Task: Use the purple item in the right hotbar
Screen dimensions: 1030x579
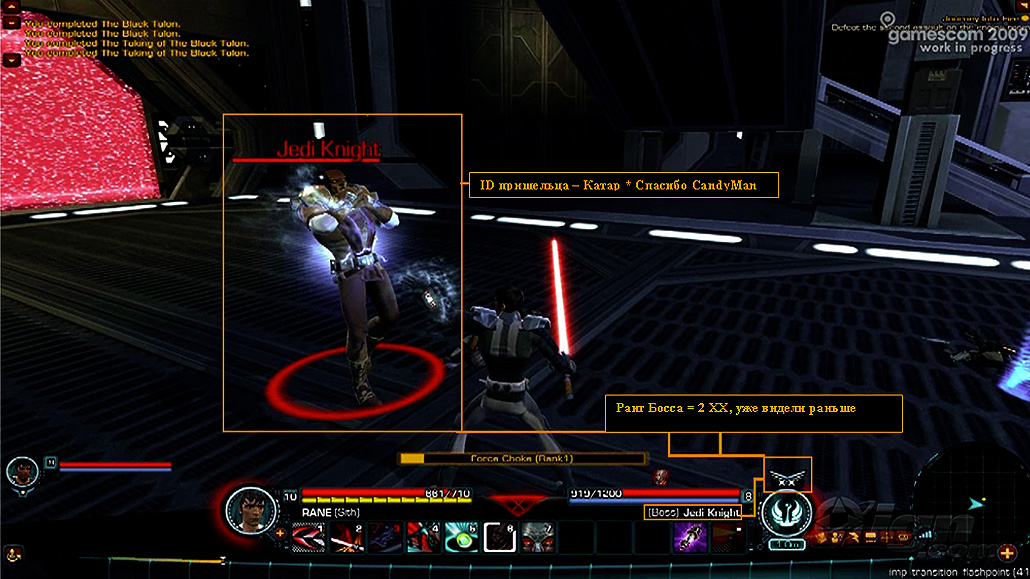Action: coord(690,537)
